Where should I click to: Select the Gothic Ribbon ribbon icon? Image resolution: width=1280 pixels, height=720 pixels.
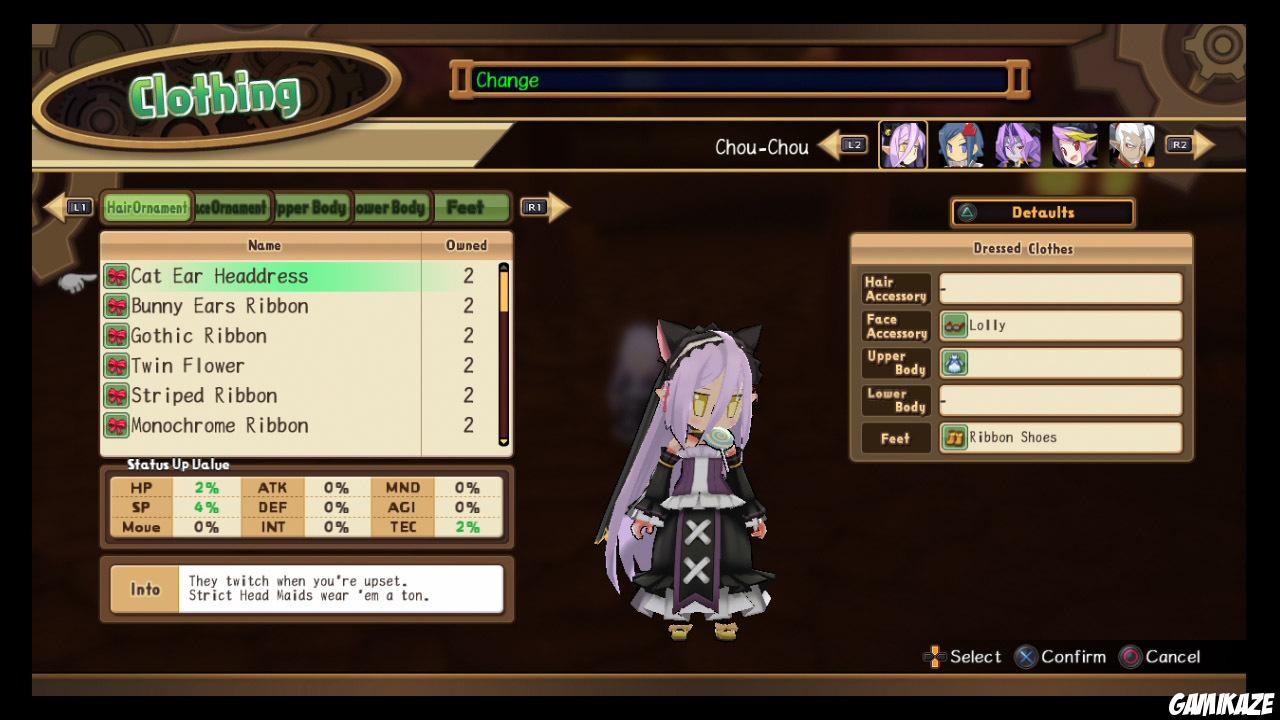click(118, 336)
